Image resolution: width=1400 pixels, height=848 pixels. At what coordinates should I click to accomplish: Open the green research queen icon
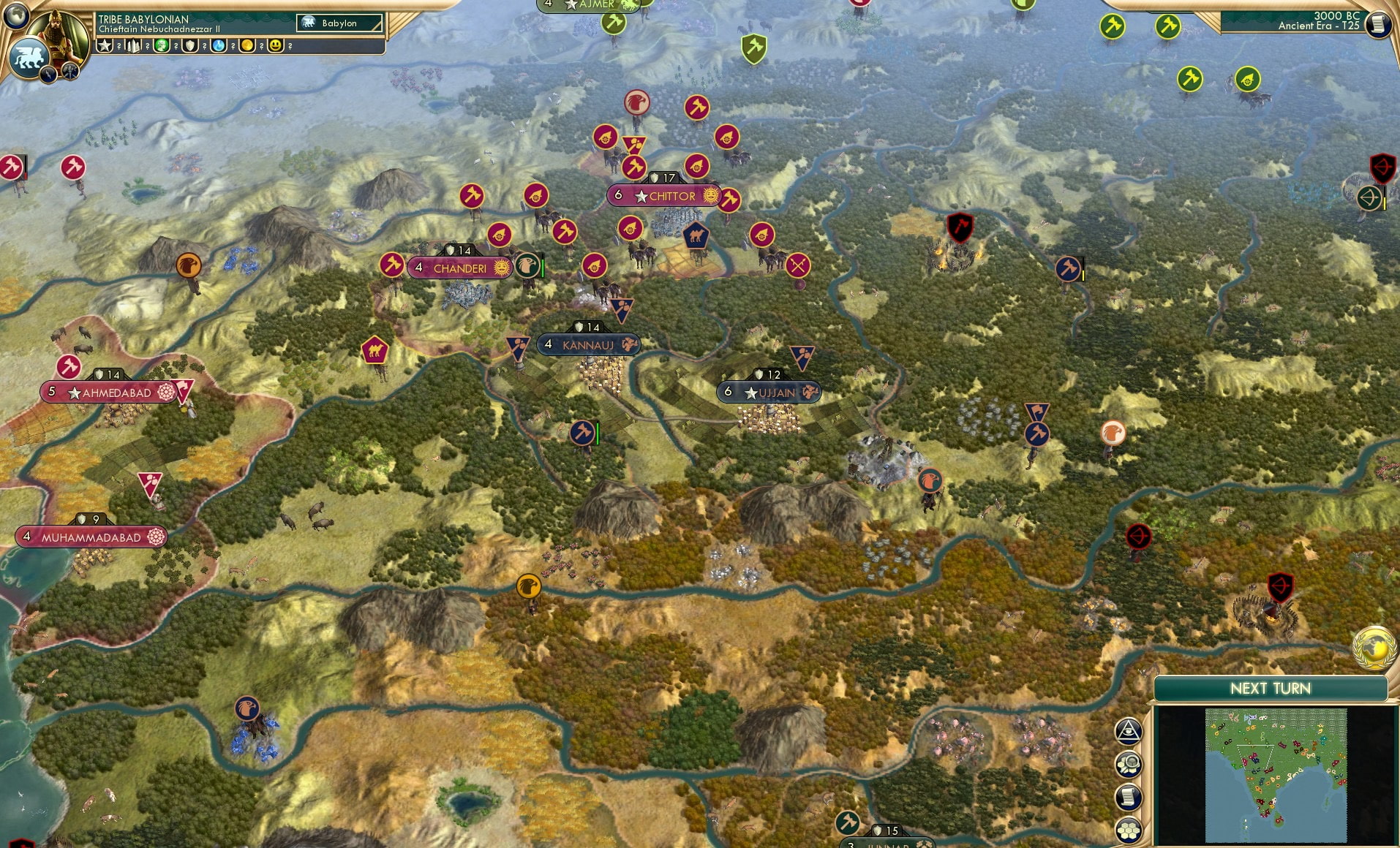tap(162, 47)
